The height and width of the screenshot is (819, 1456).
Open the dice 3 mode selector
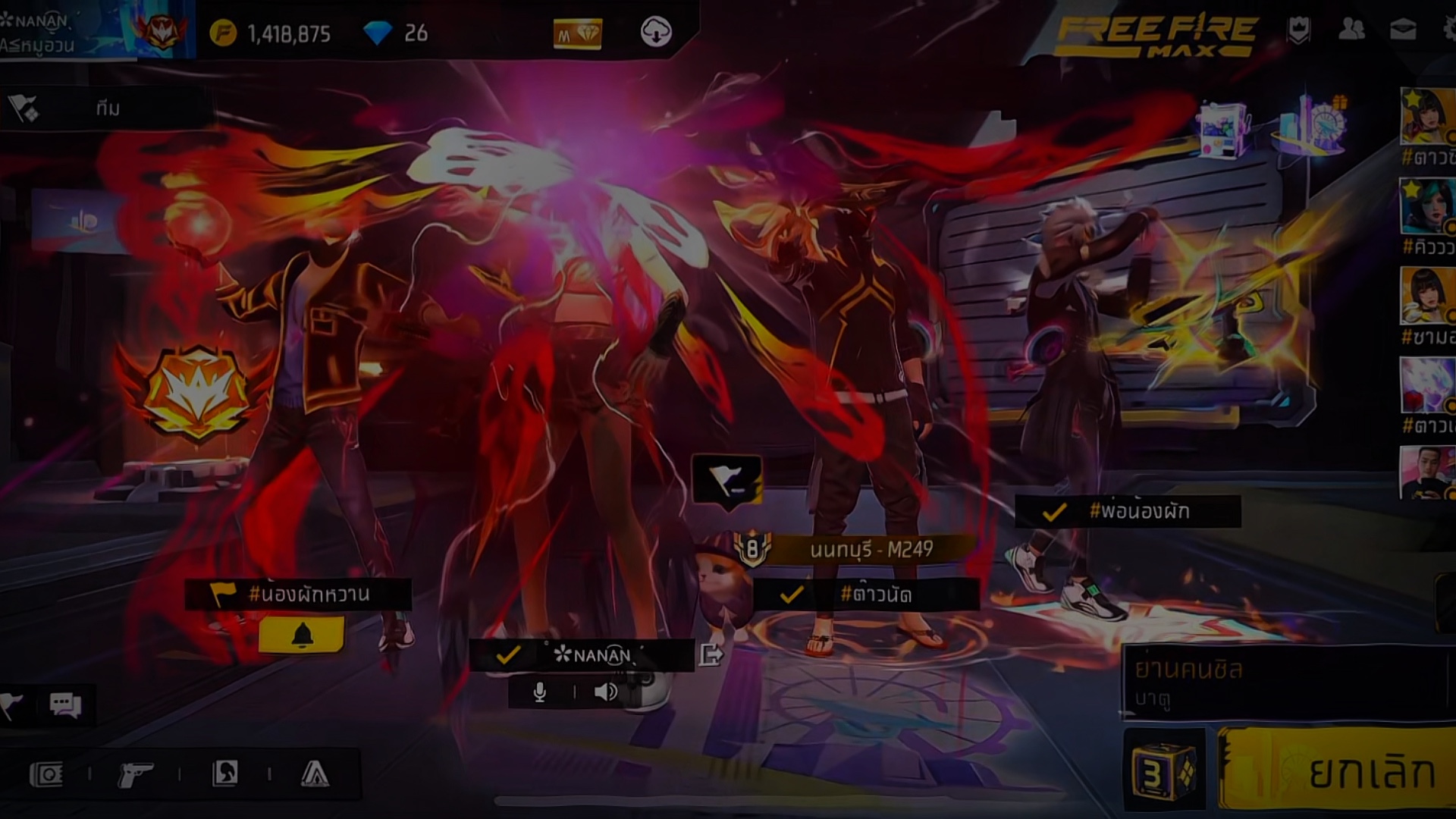[1163, 771]
